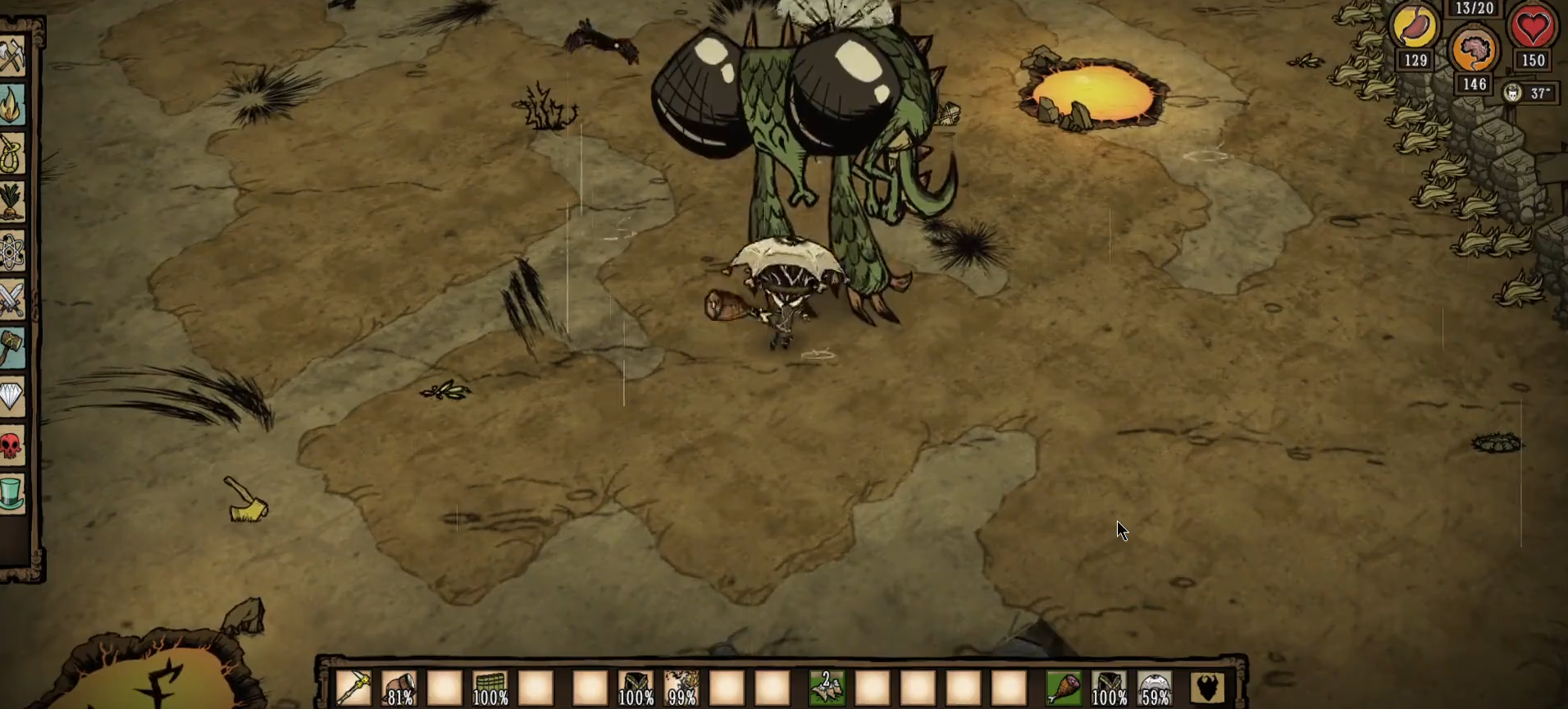
Task: Open the hammer Structures tab
Action: (x=13, y=348)
